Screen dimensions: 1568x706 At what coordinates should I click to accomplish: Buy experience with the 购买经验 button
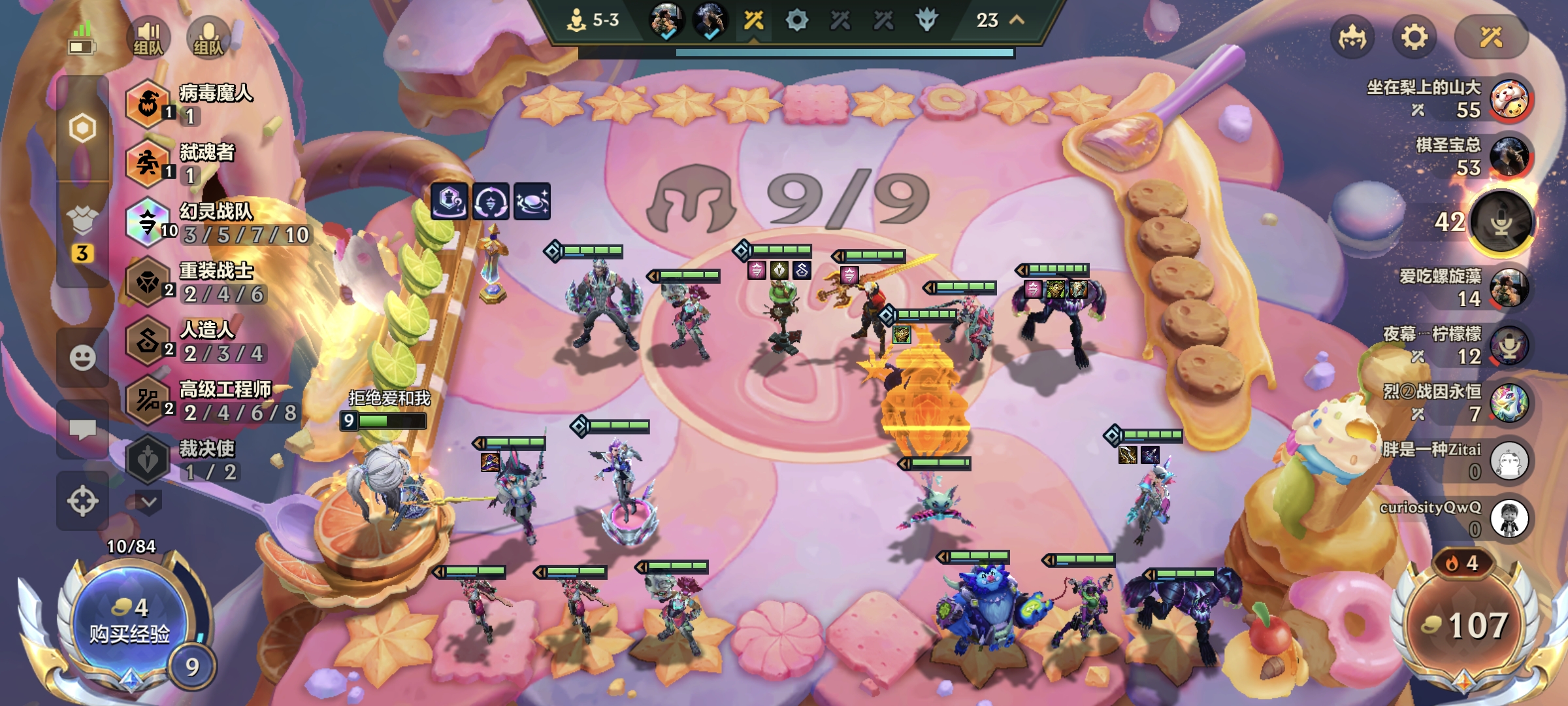(130, 621)
